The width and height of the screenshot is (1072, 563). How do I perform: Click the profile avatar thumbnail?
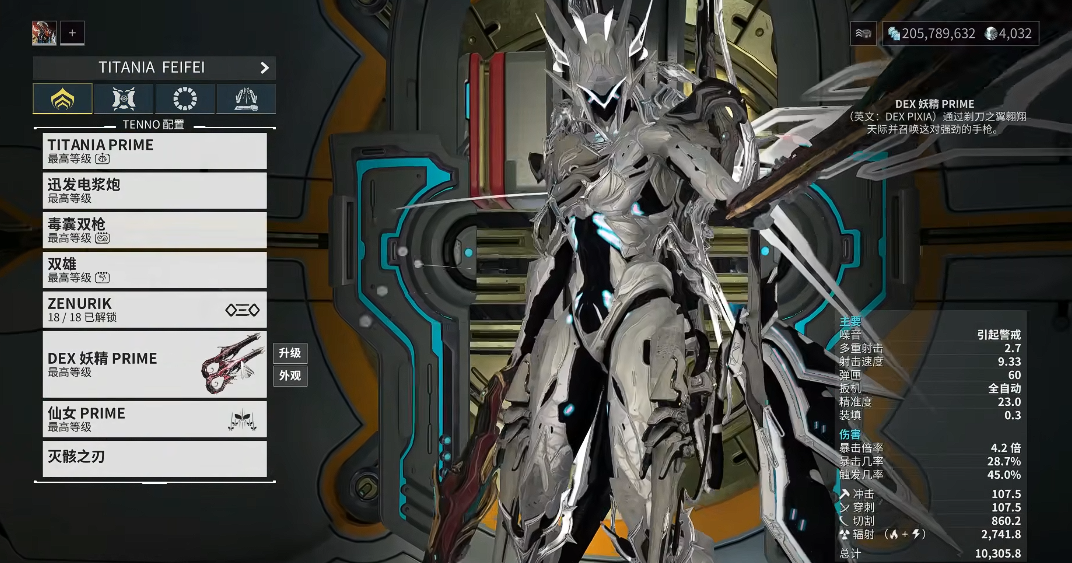coord(43,33)
